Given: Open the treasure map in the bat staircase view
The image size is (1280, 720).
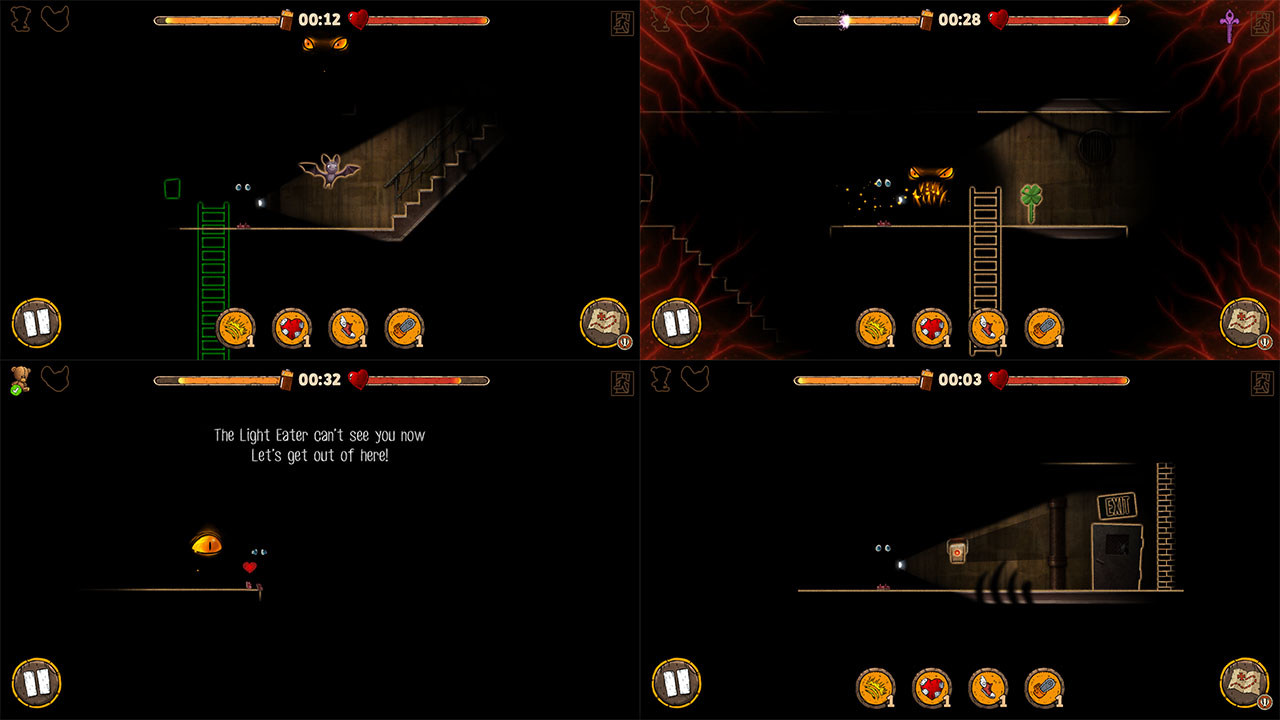Looking at the screenshot, I should click(604, 323).
